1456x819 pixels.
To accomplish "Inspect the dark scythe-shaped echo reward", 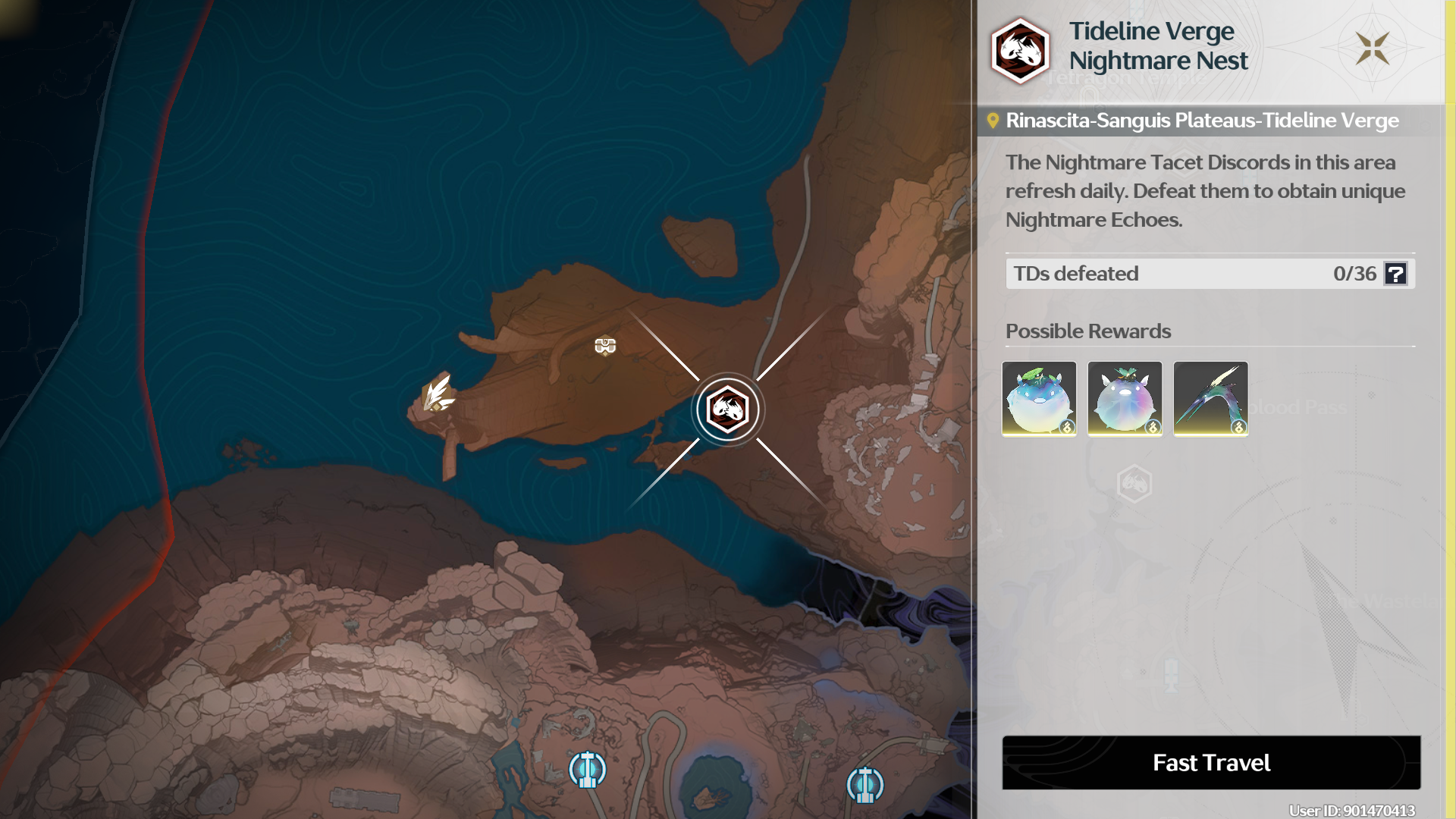I will 1210,399.
